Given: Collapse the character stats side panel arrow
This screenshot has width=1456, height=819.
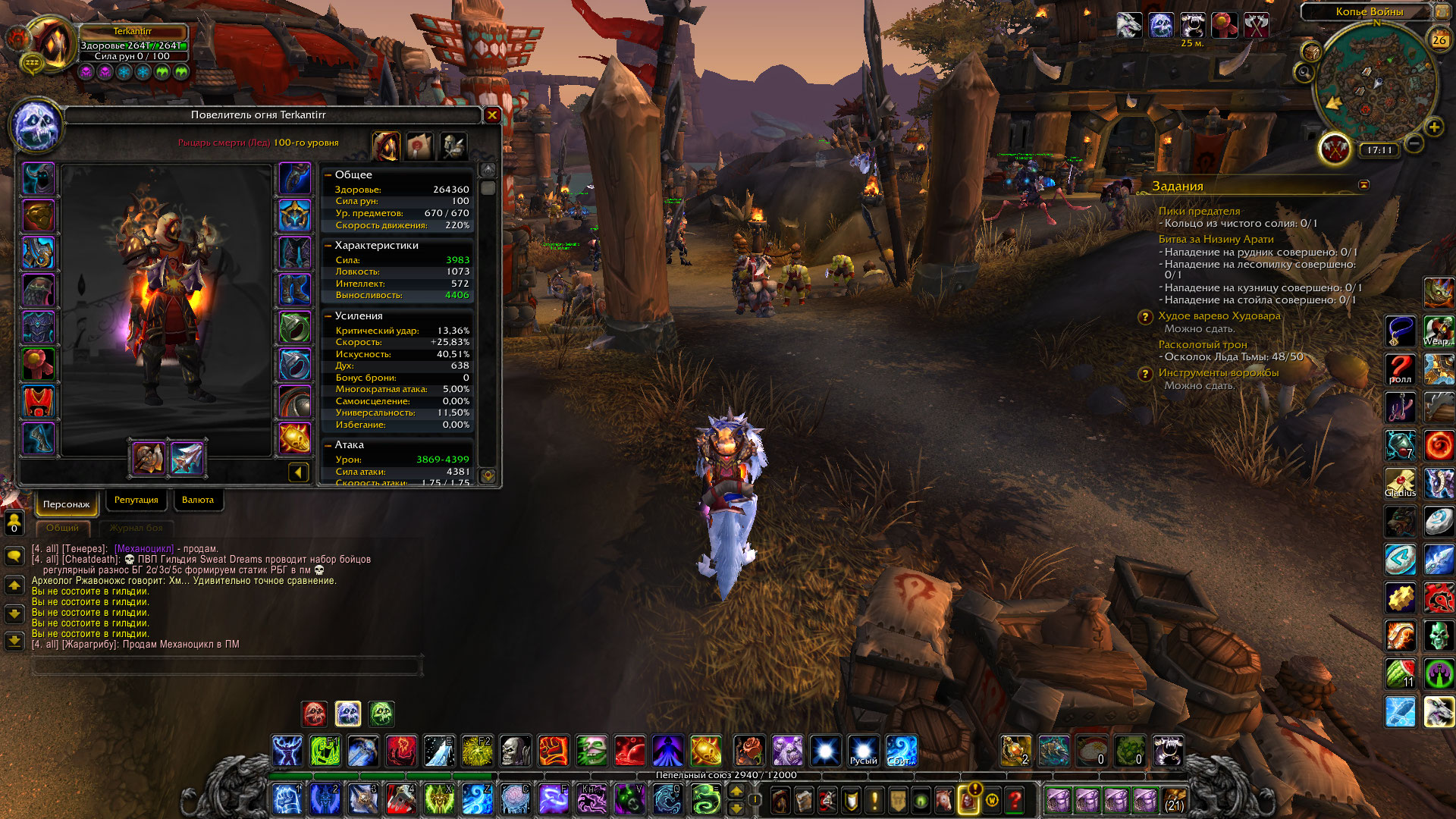Looking at the screenshot, I should 298,472.
